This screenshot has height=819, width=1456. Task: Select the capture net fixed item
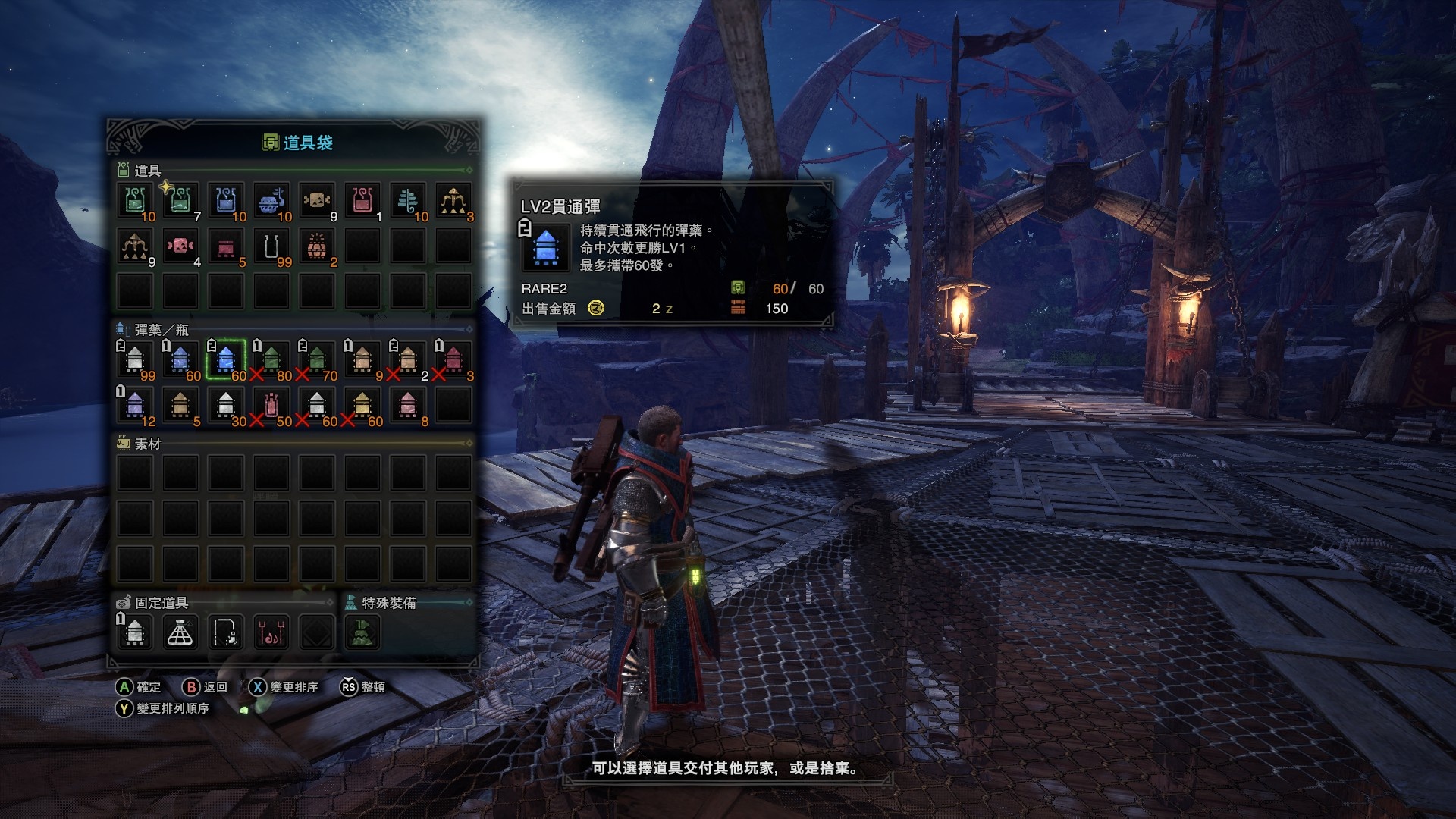(180, 632)
